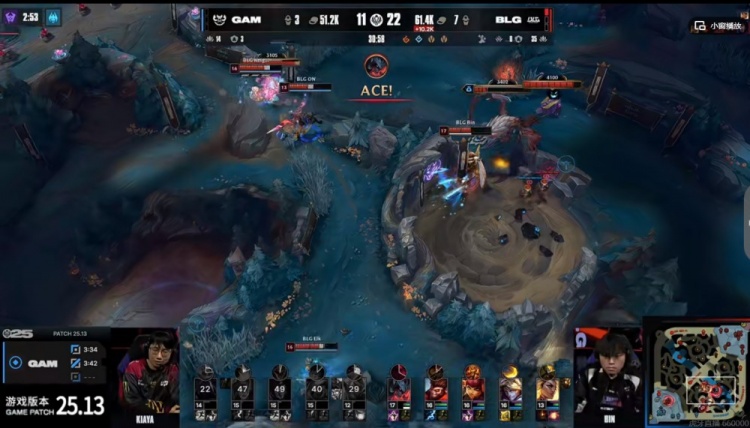
Task: Select the level 13 BLG champion portrait
Action: (x=548, y=385)
